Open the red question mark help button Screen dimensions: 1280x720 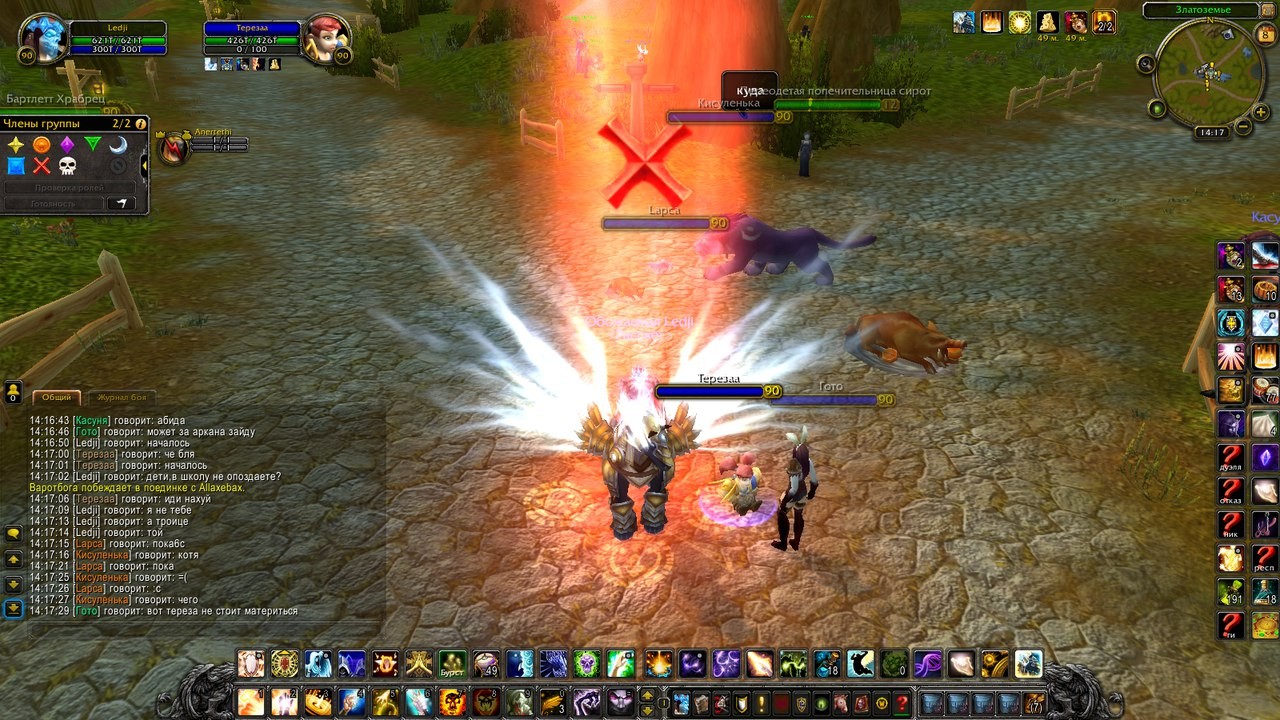click(x=902, y=703)
